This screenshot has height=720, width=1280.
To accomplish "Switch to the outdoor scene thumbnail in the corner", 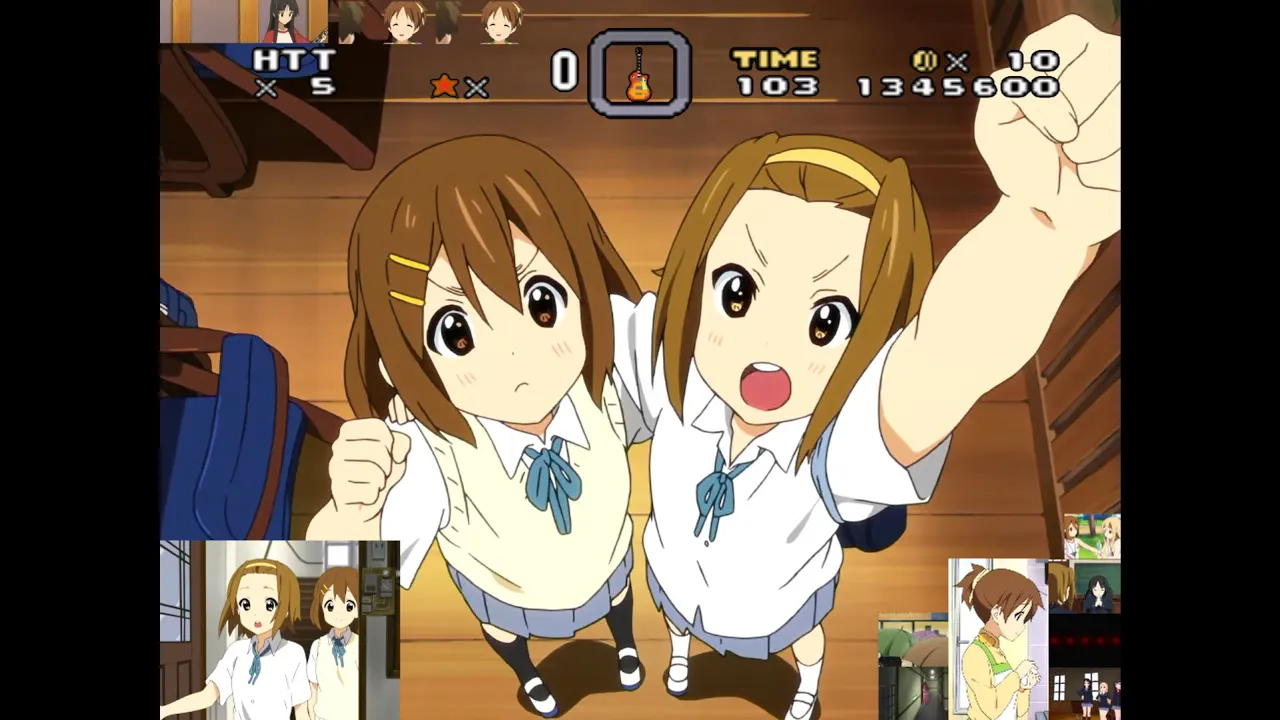I will click(1090, 536).
